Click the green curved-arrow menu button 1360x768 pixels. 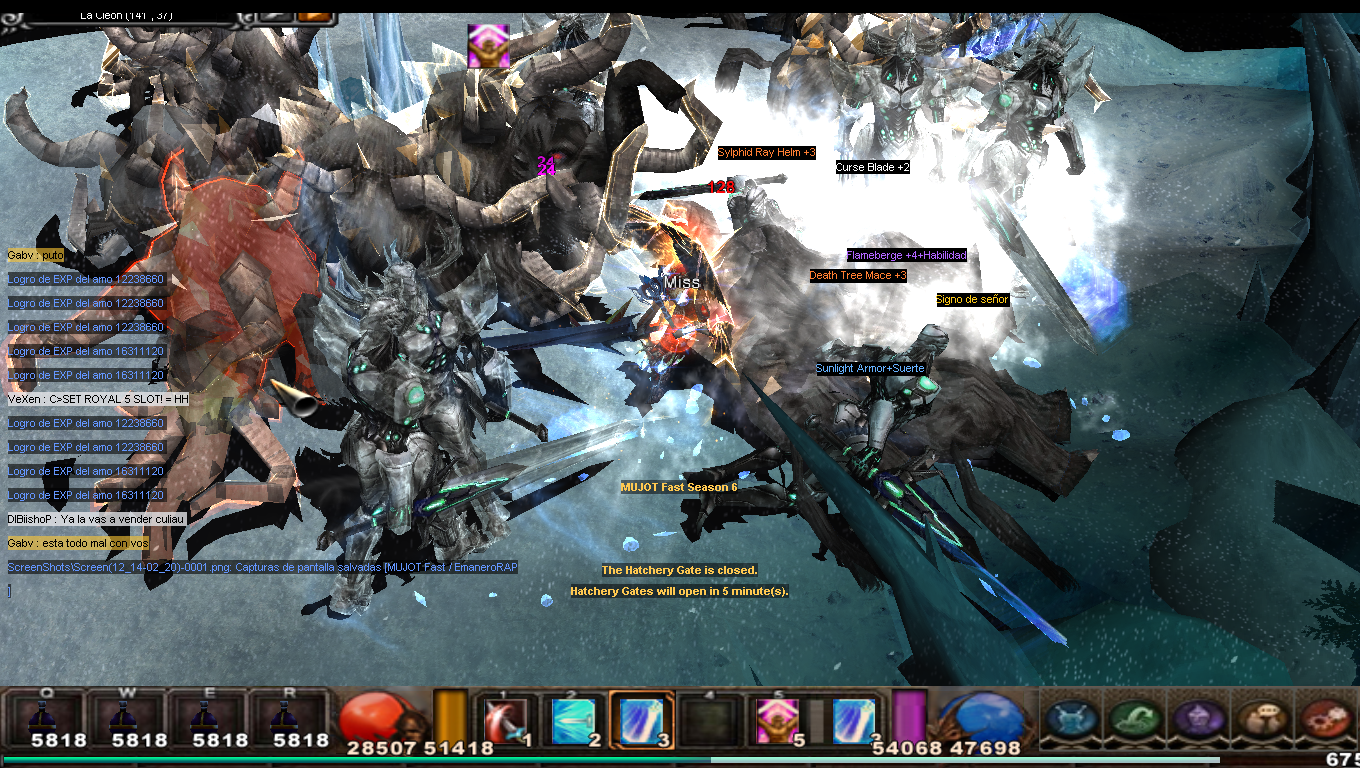click(x=1133, y=719)
